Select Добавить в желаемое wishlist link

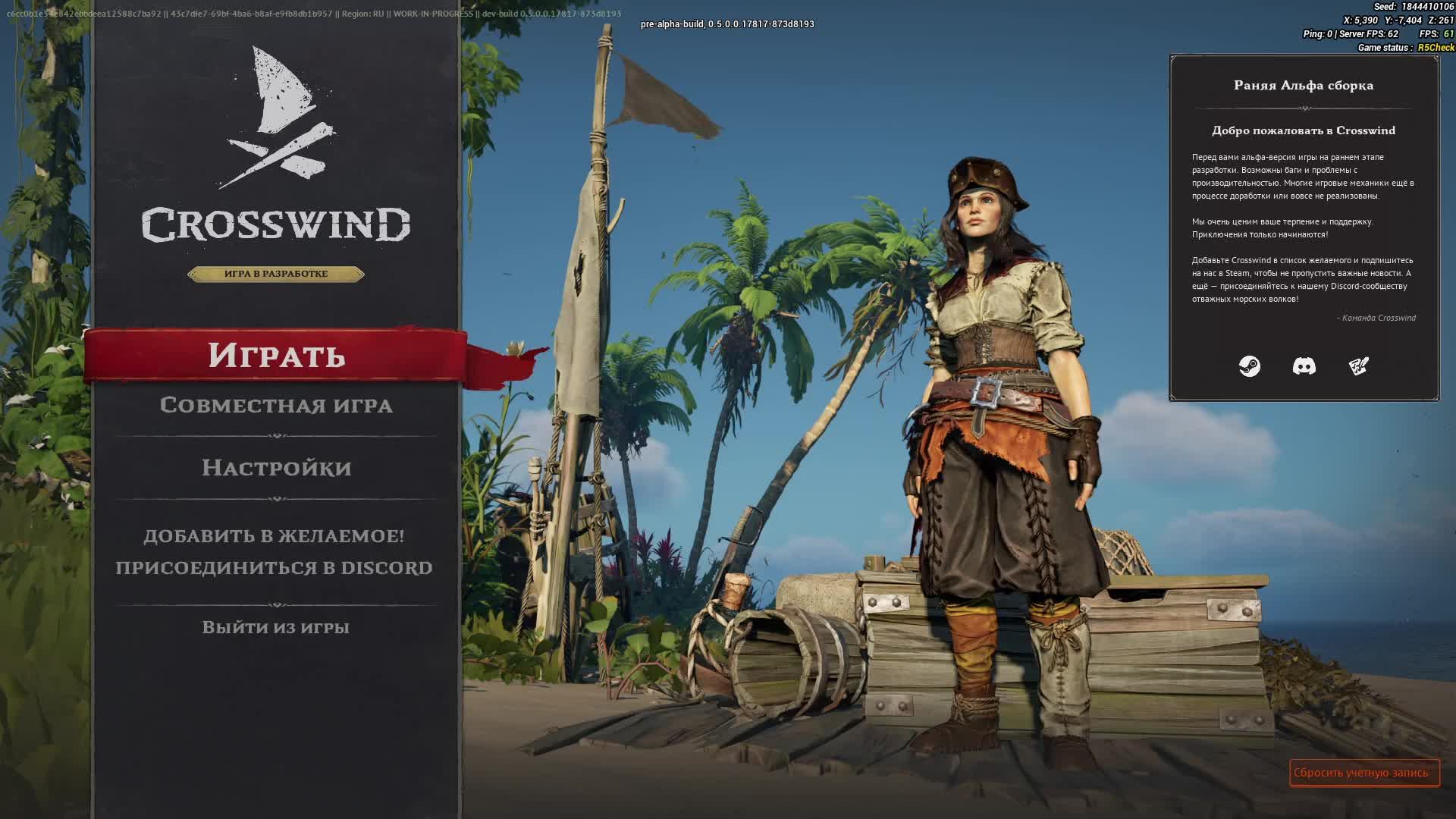(274, 535)
